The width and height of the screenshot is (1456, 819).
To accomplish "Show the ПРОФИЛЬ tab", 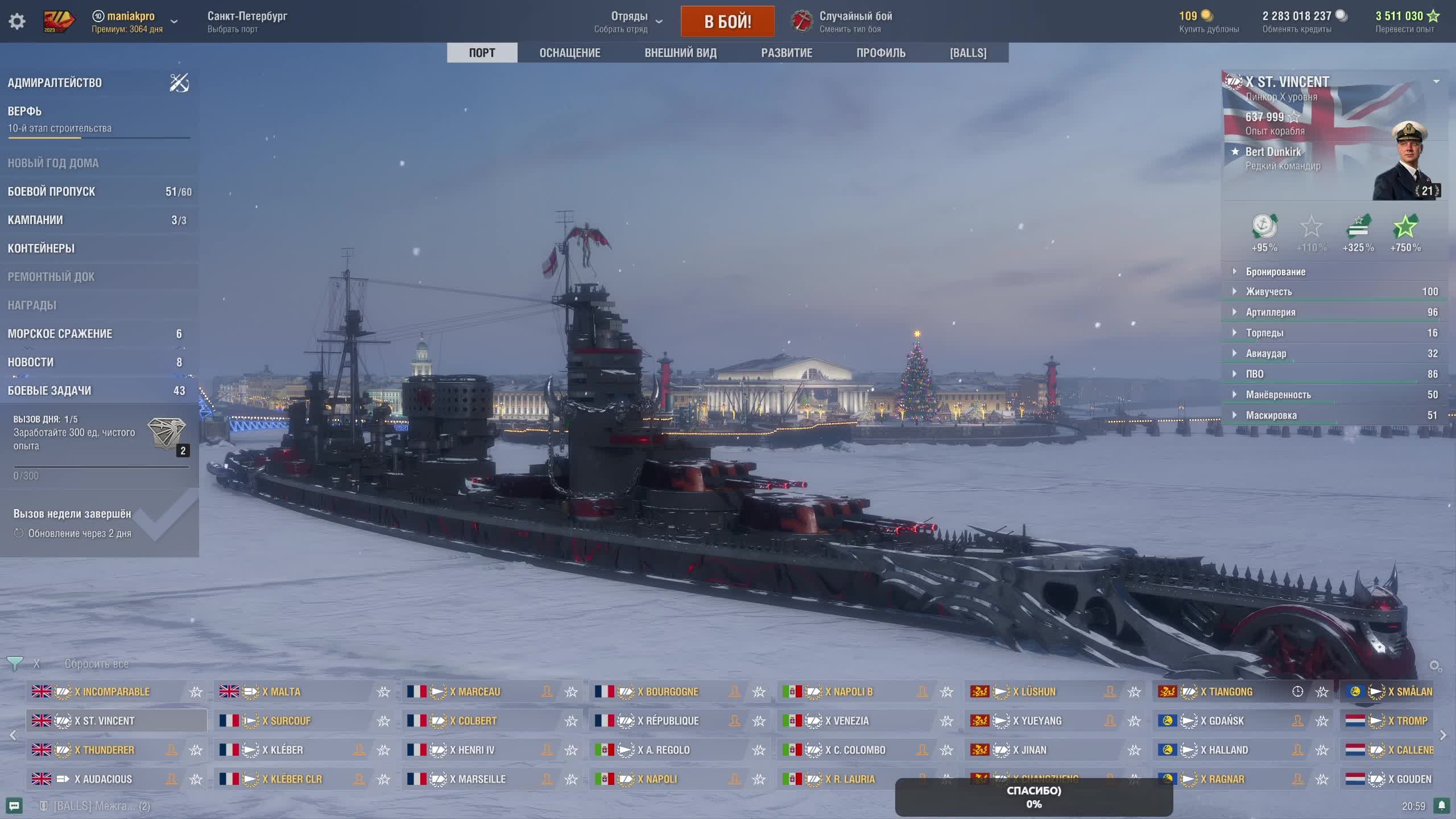I will 880,53.
